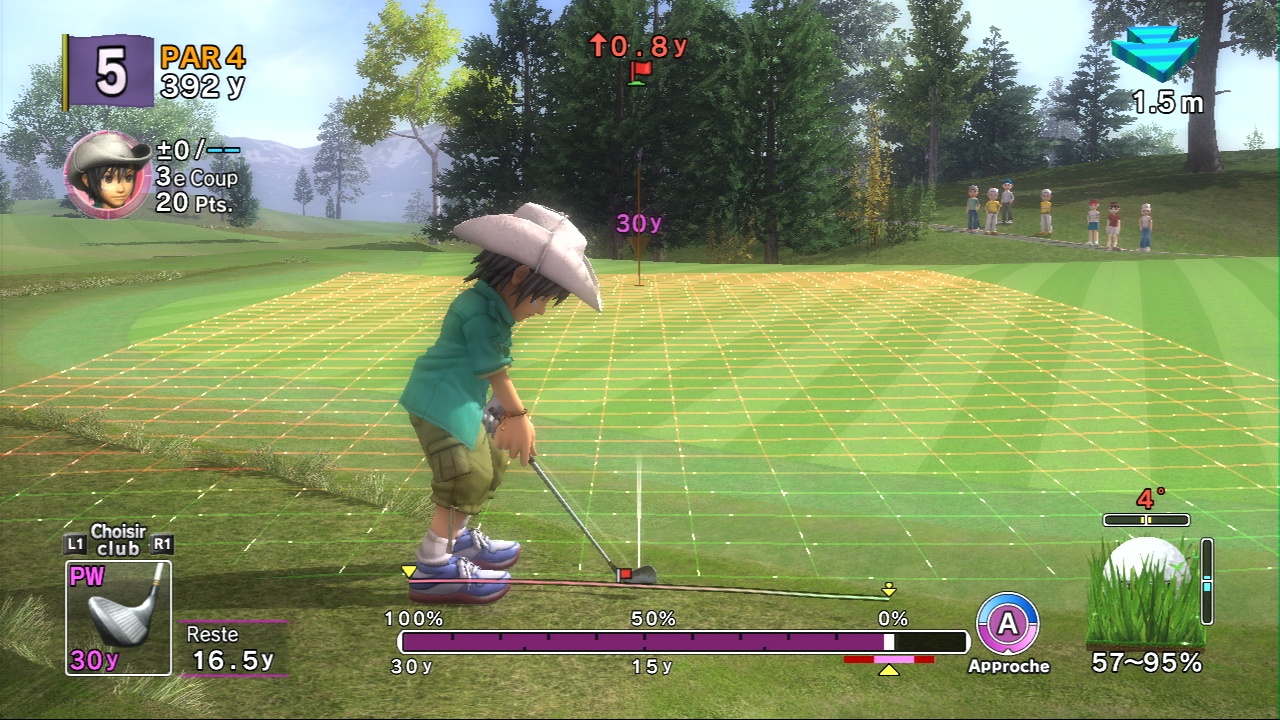Select the hole 5 flag badge
Viewport: 1280px width, 720px height.
tap(109, 71)
